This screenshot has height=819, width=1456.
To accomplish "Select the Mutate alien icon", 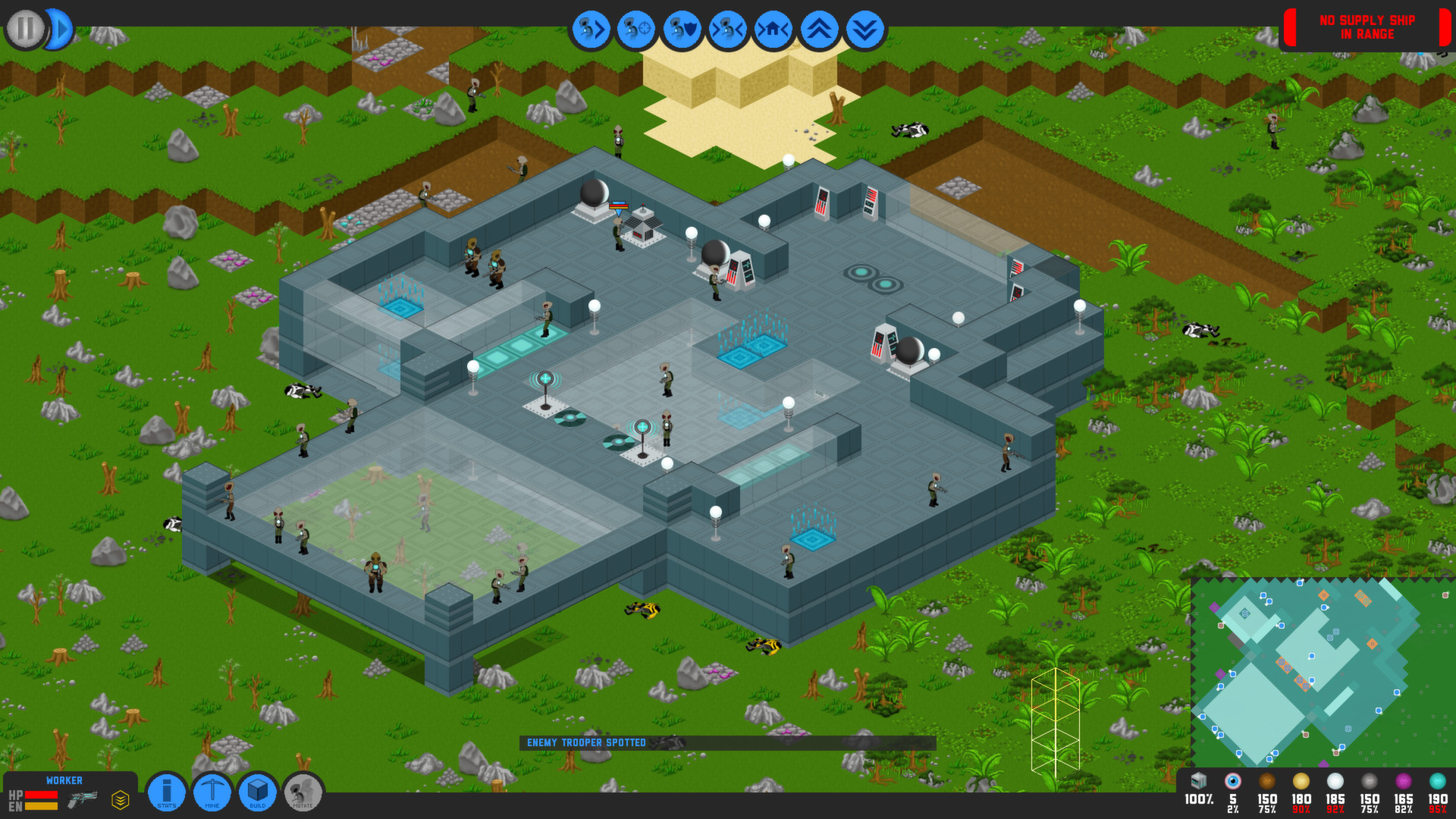I will click(303, 792).
